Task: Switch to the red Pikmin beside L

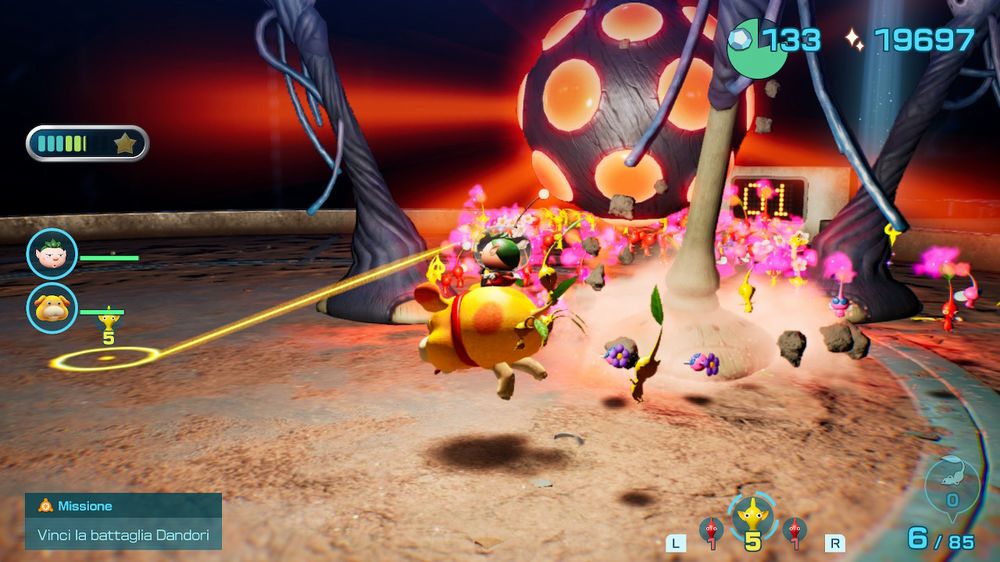Action: [x=710, y=530]
